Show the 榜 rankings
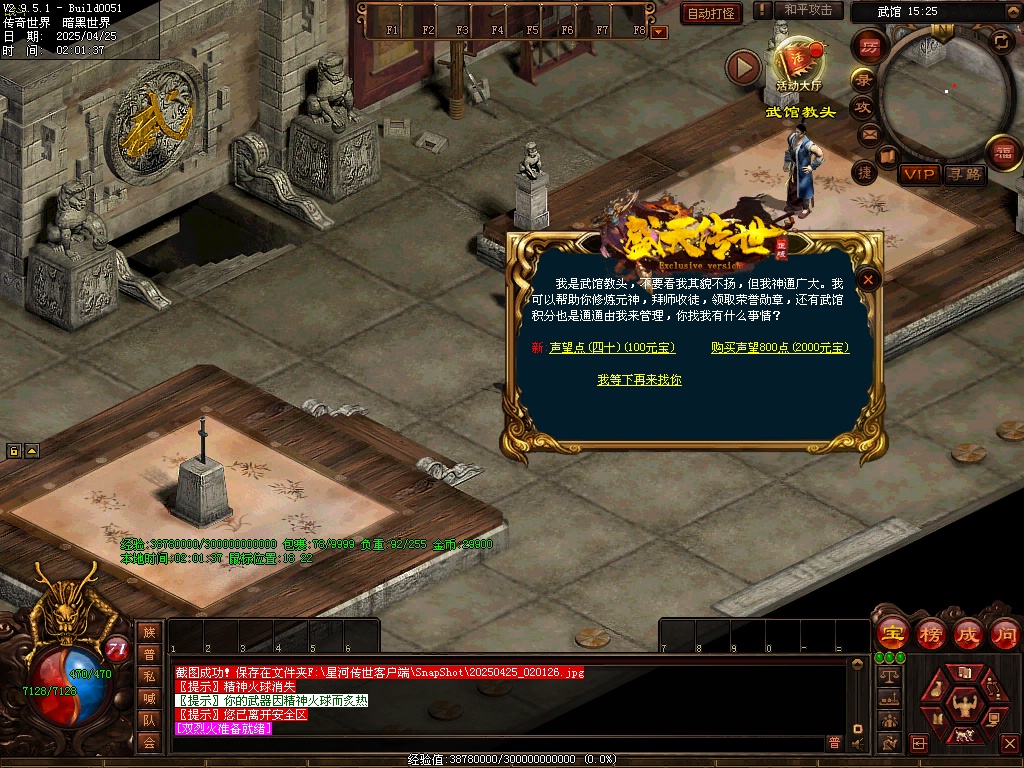This screenshot has width=1024, height=768. point(930,634)
